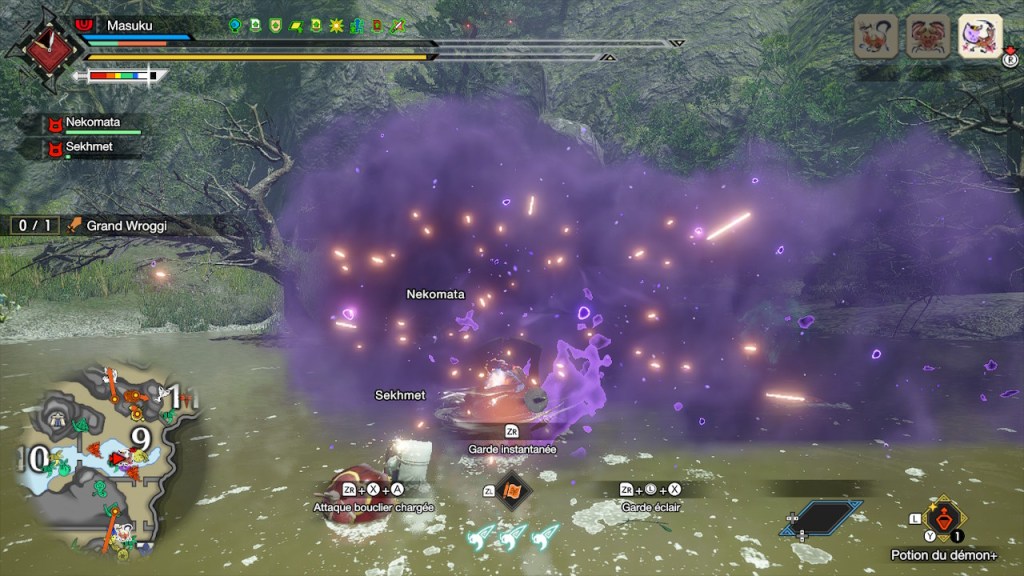Click the orange scroll swap icon
1024x576 pixels.
point(513,492)
